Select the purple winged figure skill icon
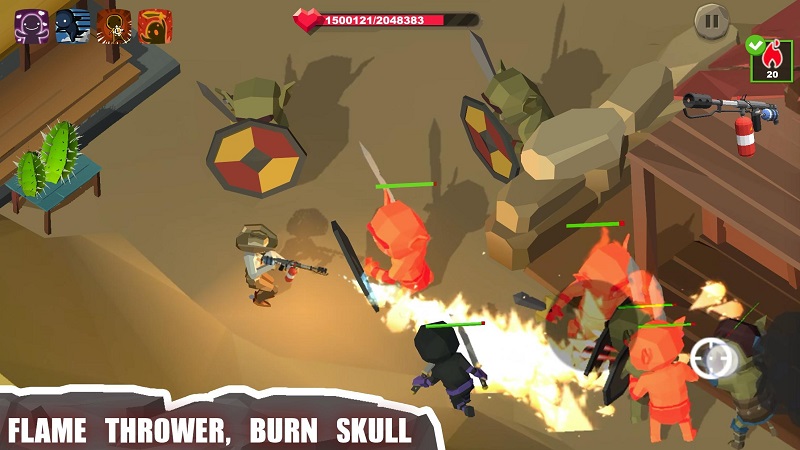800x450 pixels. click(31, 25)
